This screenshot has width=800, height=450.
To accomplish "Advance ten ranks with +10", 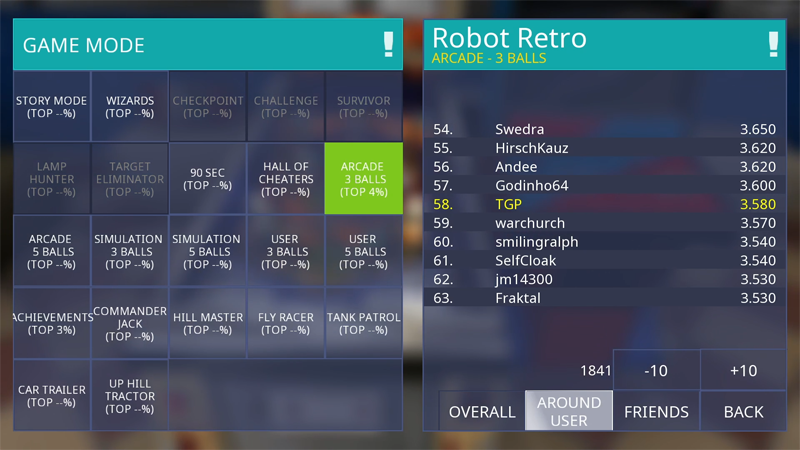I will click(x=743, y=370).
